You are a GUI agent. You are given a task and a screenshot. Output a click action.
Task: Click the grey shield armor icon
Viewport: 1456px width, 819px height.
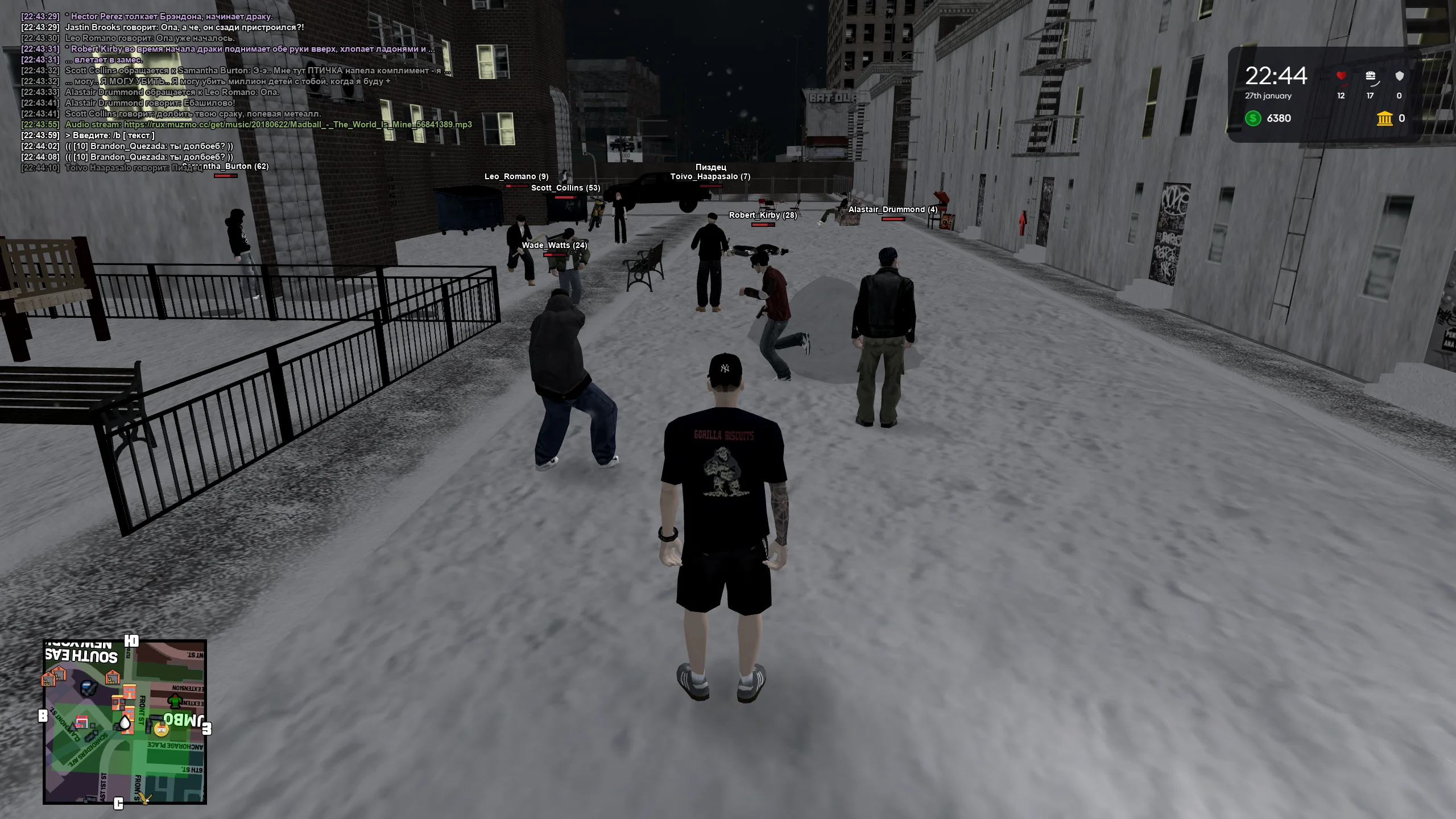(x=1399, y=75)
